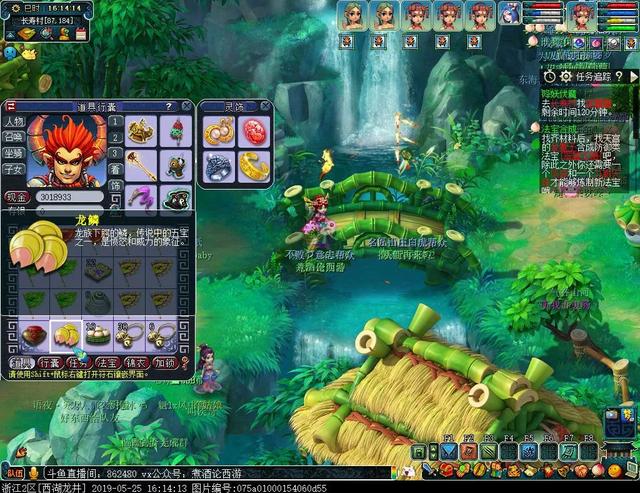640x493 pixels.
Task: Switch to the 子女 children tab
Action: 13,168
